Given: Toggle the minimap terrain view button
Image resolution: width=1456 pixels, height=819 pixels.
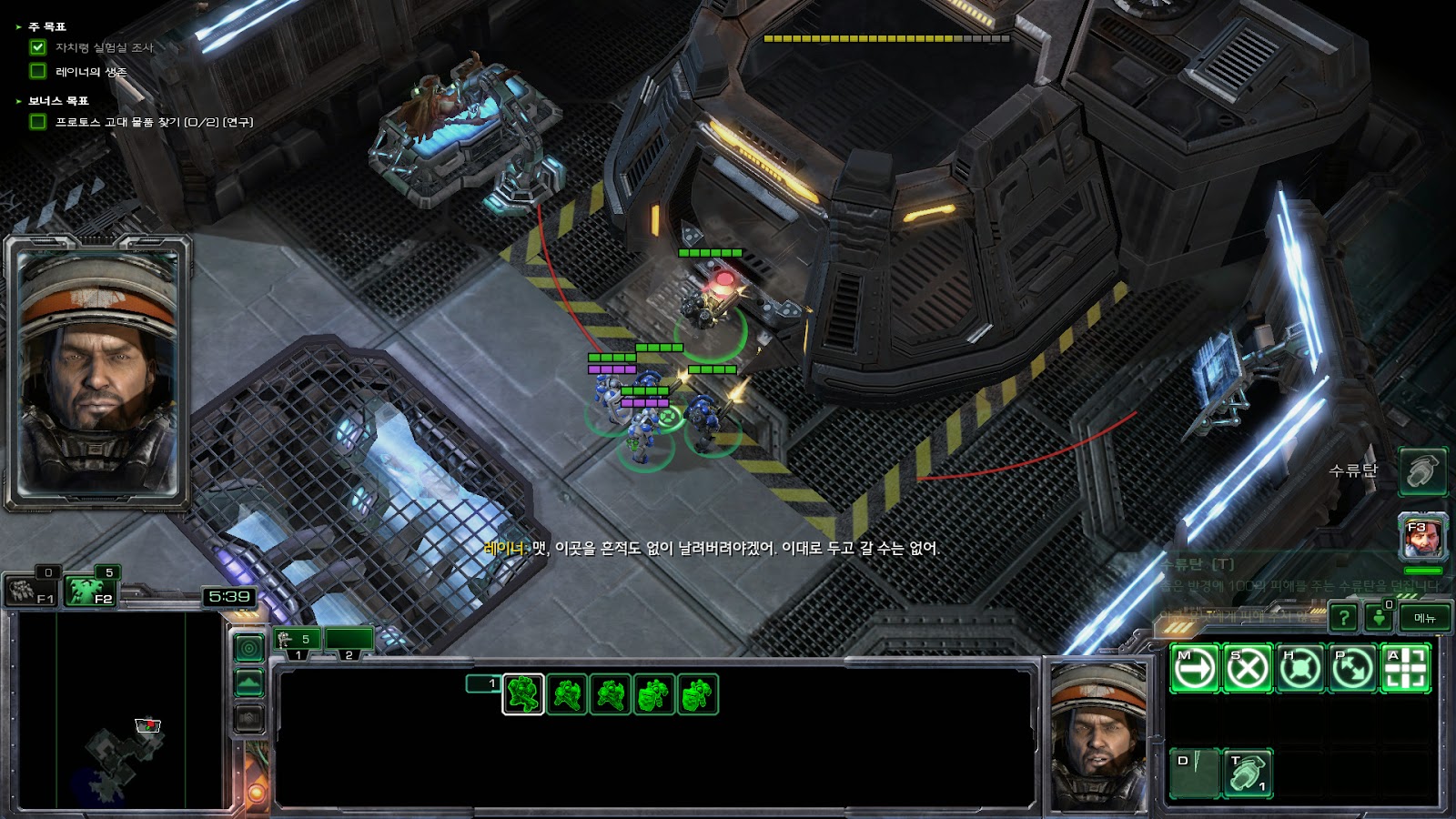Looking at the screenshot, I should (249, 682).
